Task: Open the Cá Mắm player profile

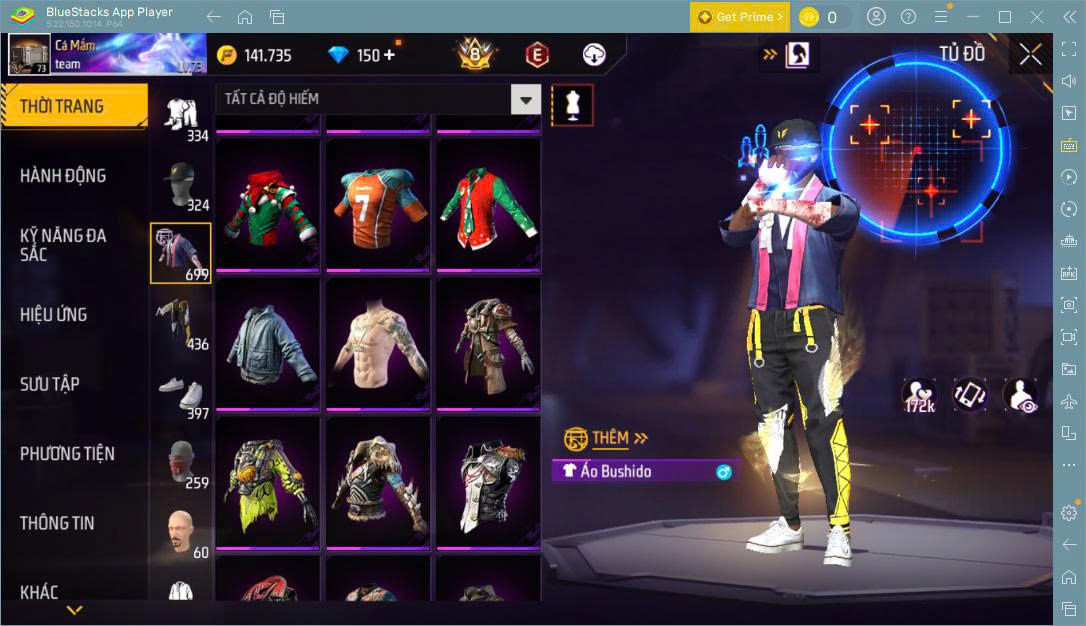Action: pos(30,54)
